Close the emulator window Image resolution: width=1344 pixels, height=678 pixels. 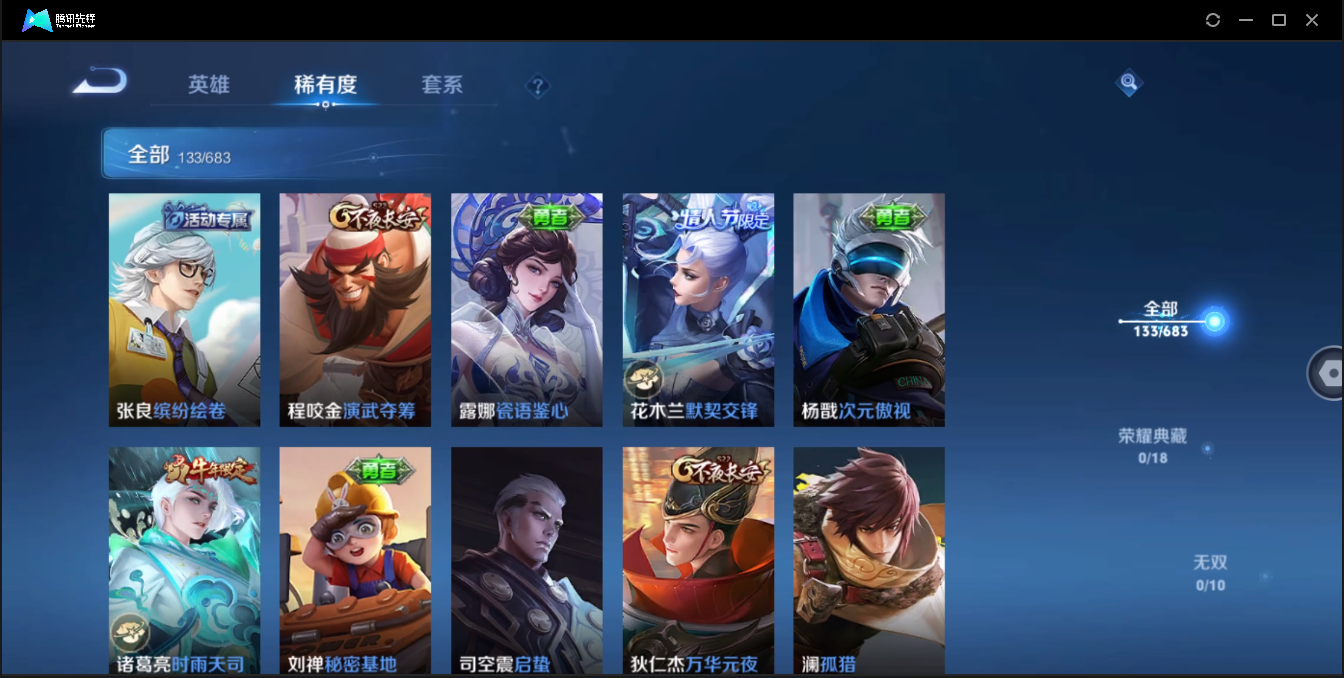(x=1312, y=20)
